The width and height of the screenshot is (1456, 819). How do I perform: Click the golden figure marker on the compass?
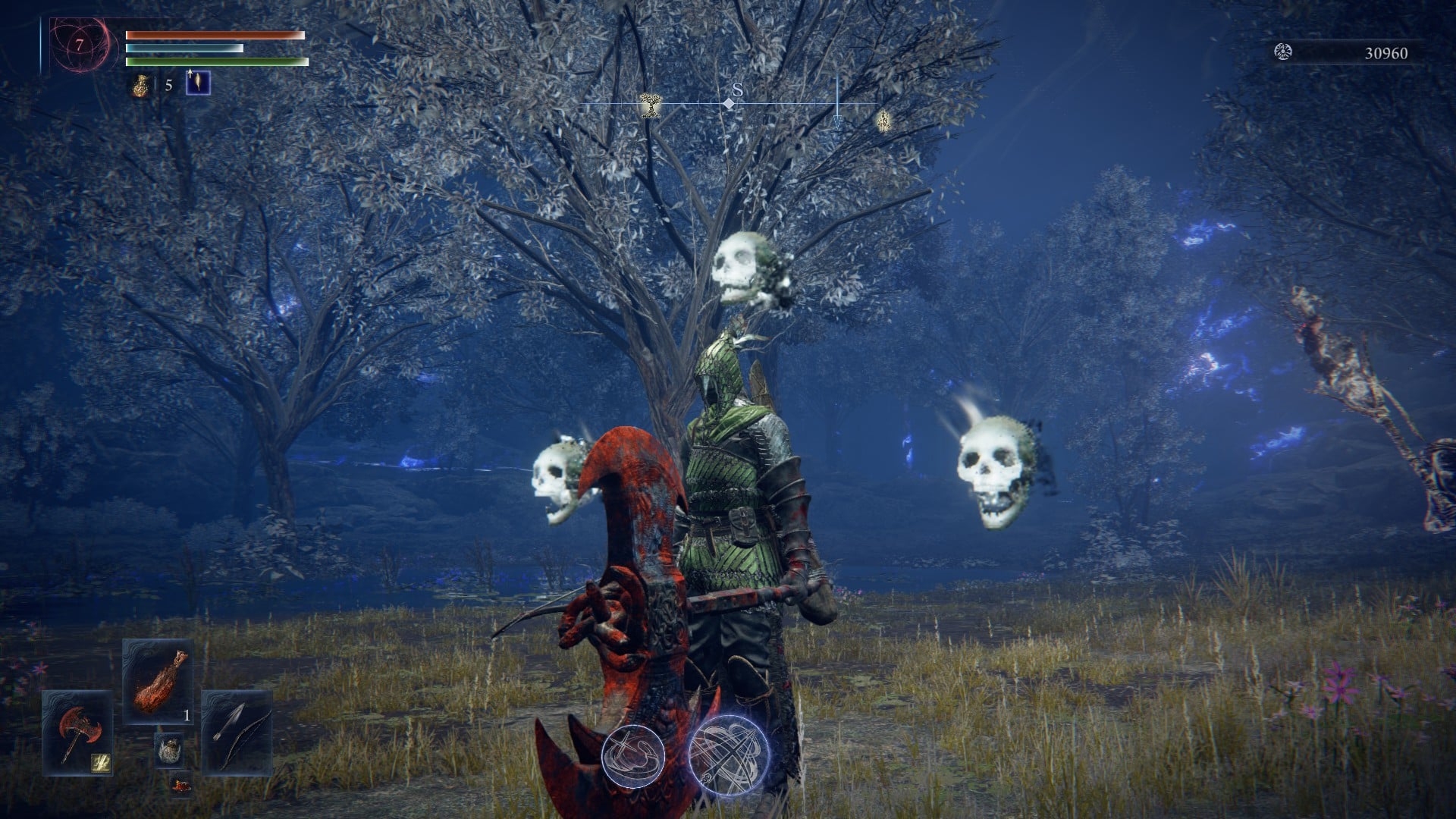tap(883, 120)
